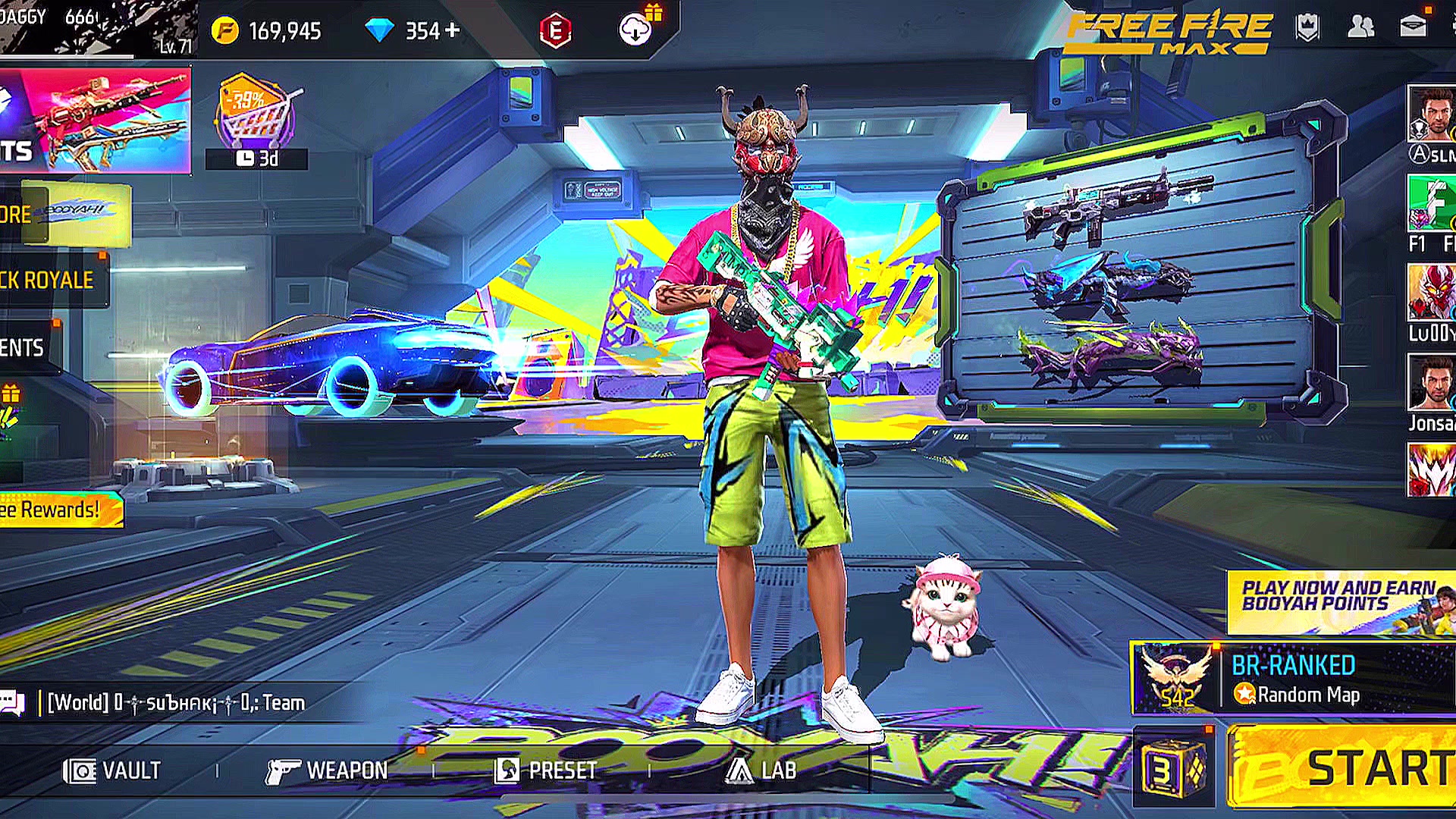The width and height of the screenshot is (1456, 819).
Task: Open the world chat box
Action: [174, 703]
